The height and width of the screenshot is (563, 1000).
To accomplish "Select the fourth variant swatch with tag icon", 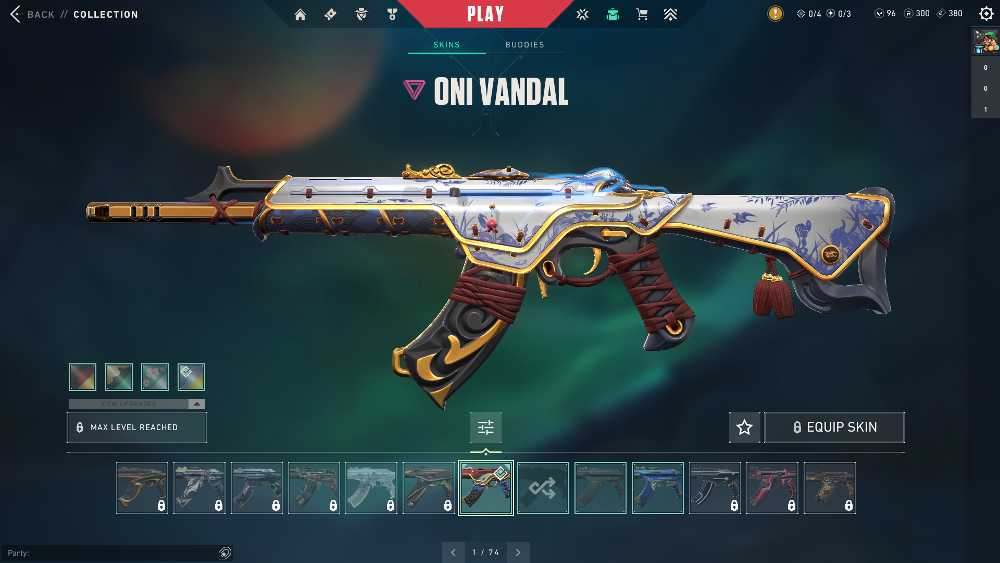I will point(191,376).
